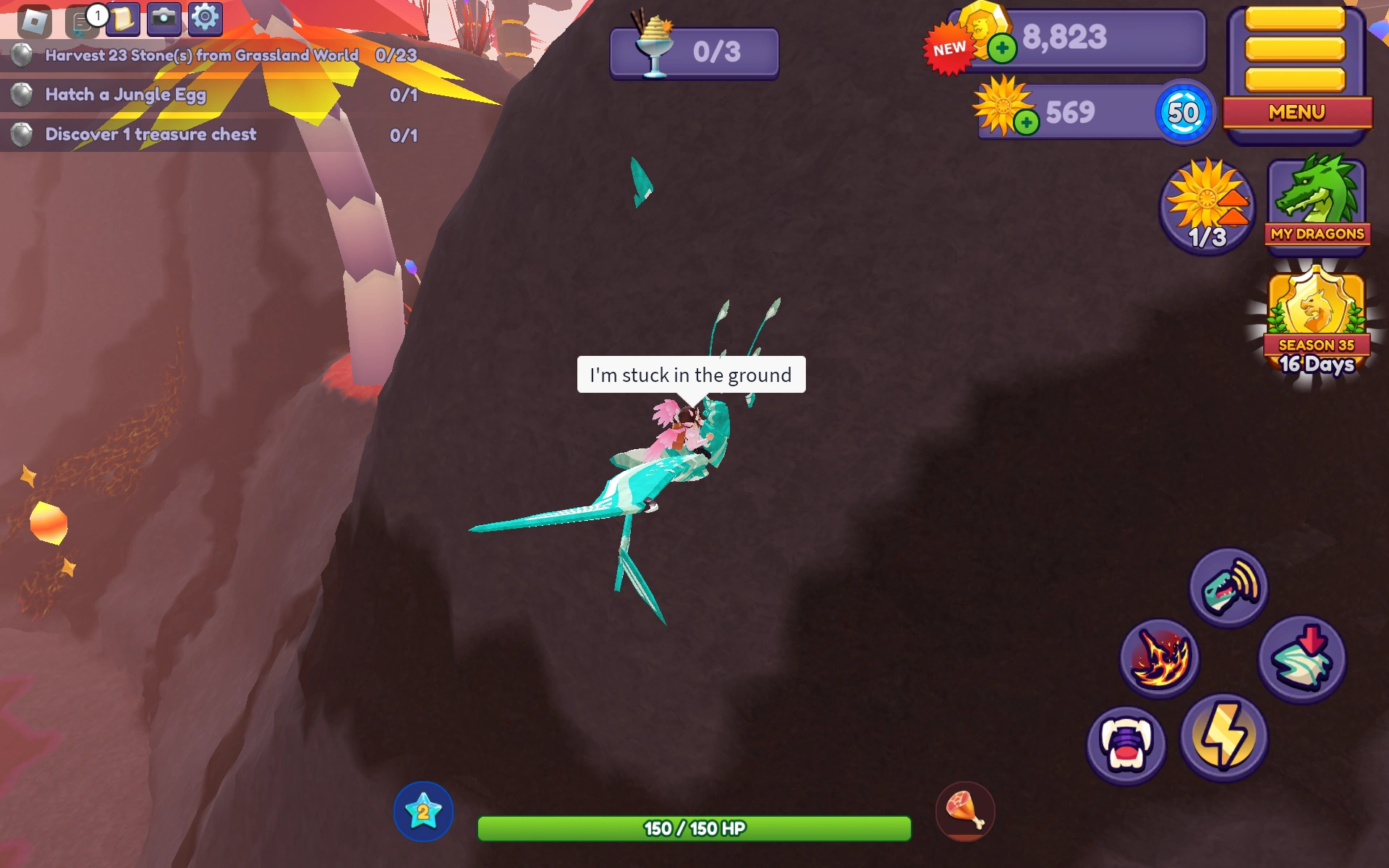Viewport: 1389px width, 868px height.
Task: Take a screenshot with the camera icon
Action: 163,20
